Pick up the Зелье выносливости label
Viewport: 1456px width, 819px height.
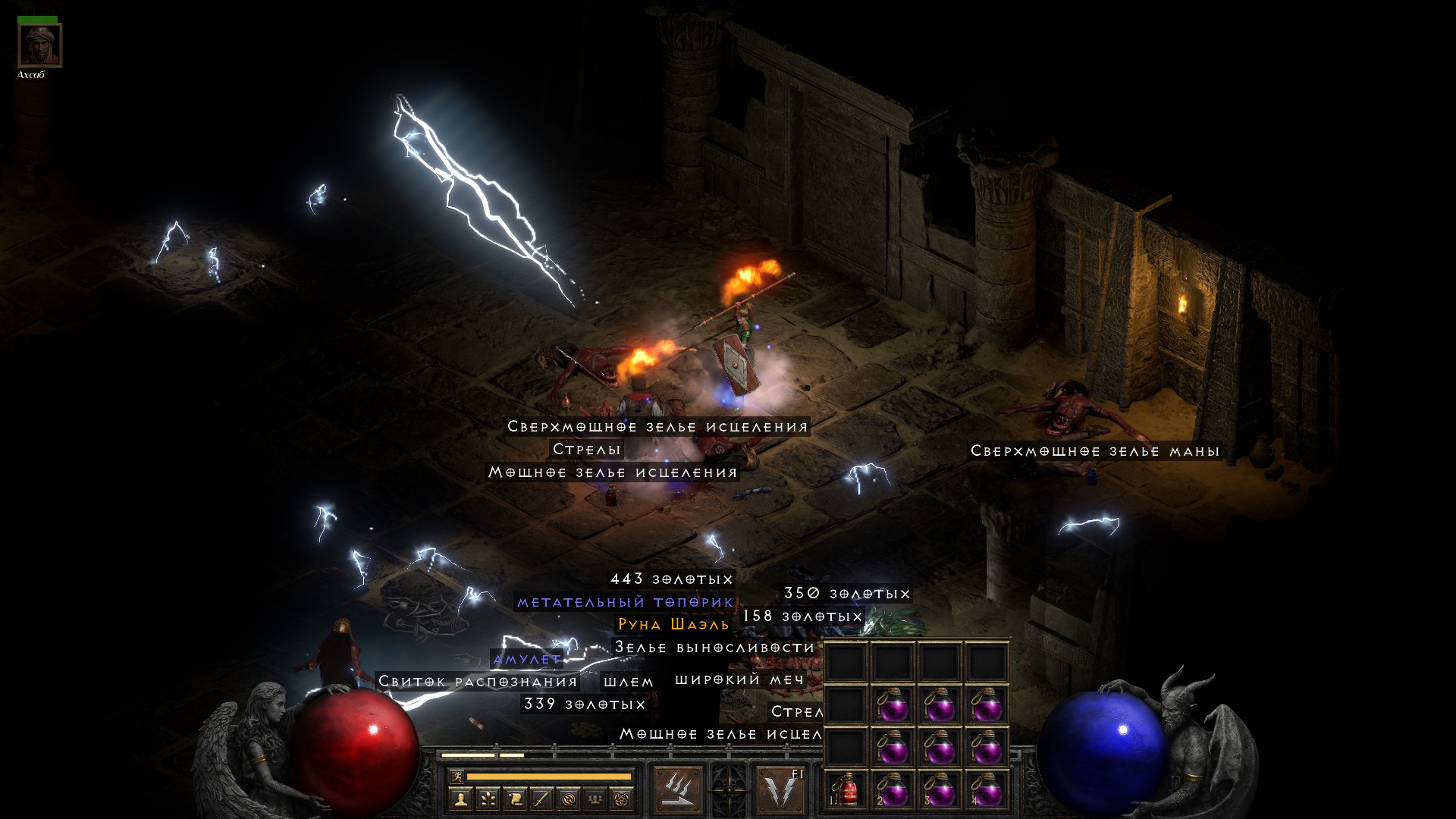(x=714, y=647)
